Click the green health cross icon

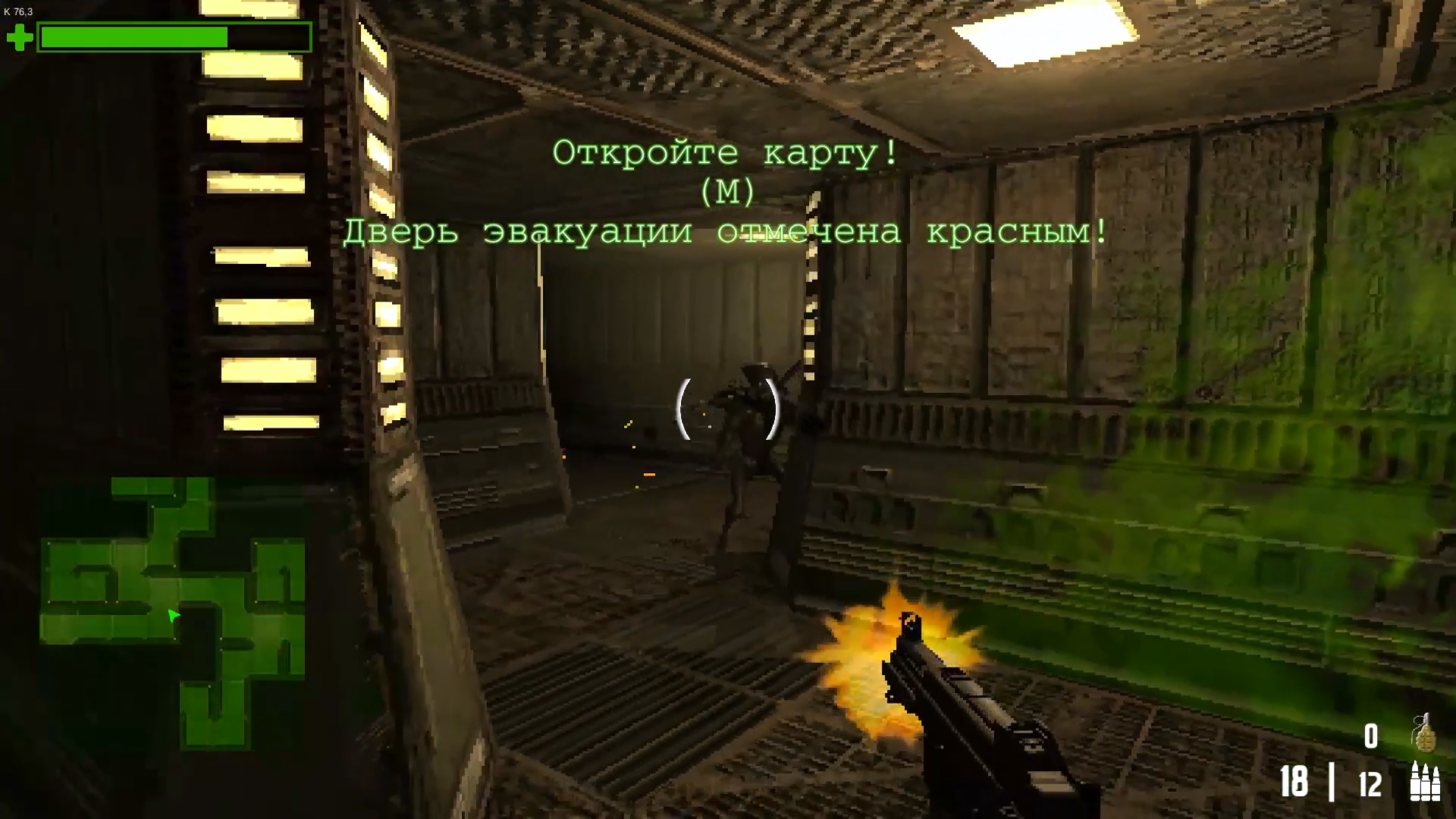pos(20,36)
